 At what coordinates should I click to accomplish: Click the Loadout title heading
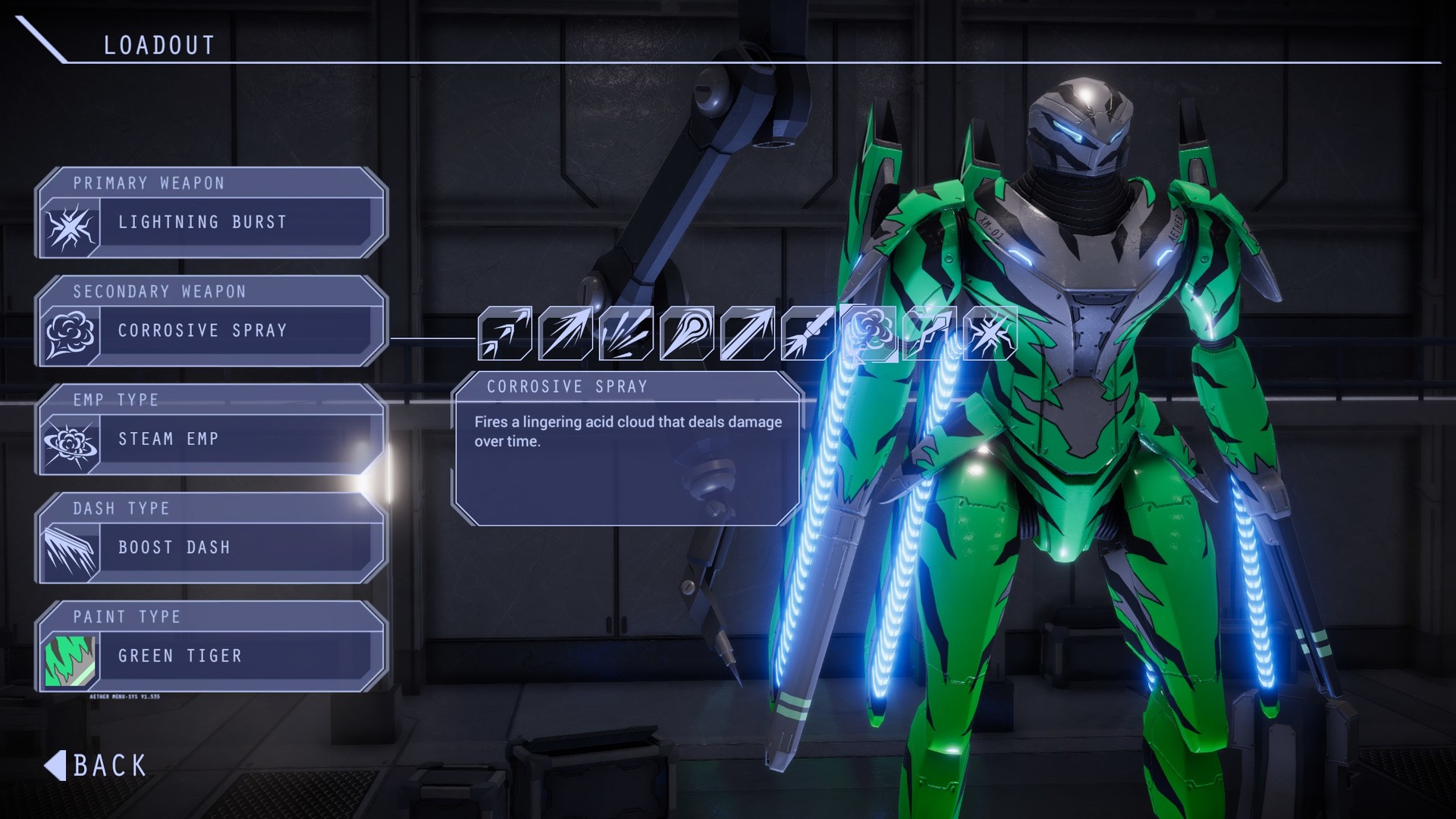coord(160,43)
